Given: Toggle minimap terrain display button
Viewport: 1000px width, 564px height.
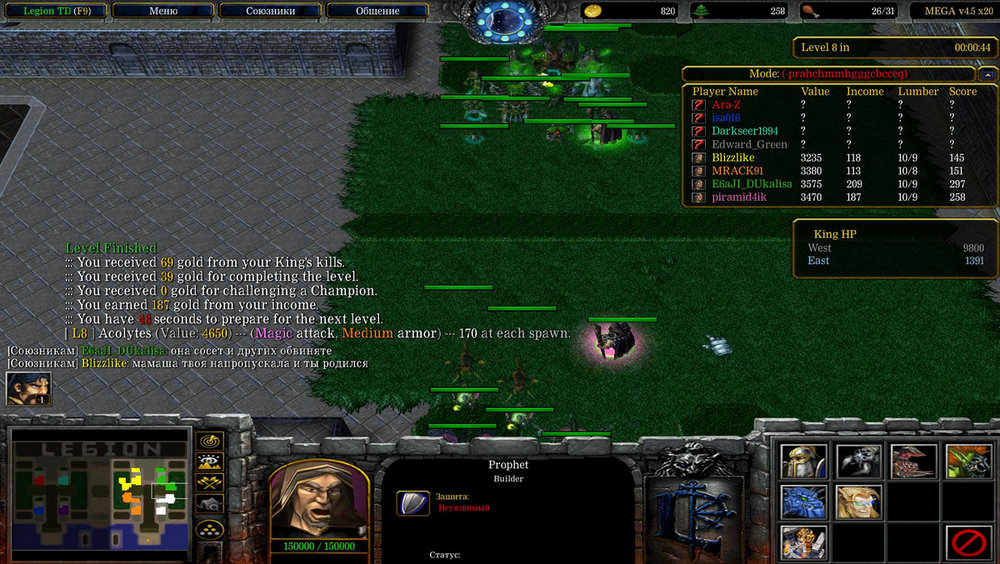Looking at the screenshot, I should point(209,462).
